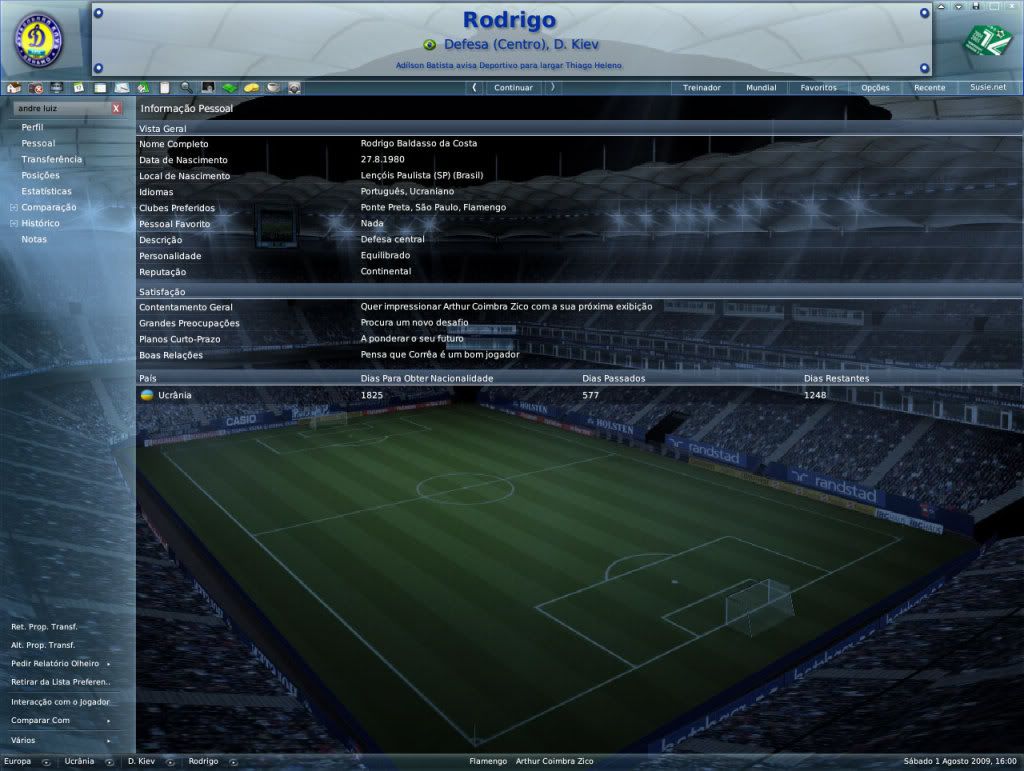Click the home icon in the toolbar
This screenshot has width=1024, height=771.
tap(13, 88)
